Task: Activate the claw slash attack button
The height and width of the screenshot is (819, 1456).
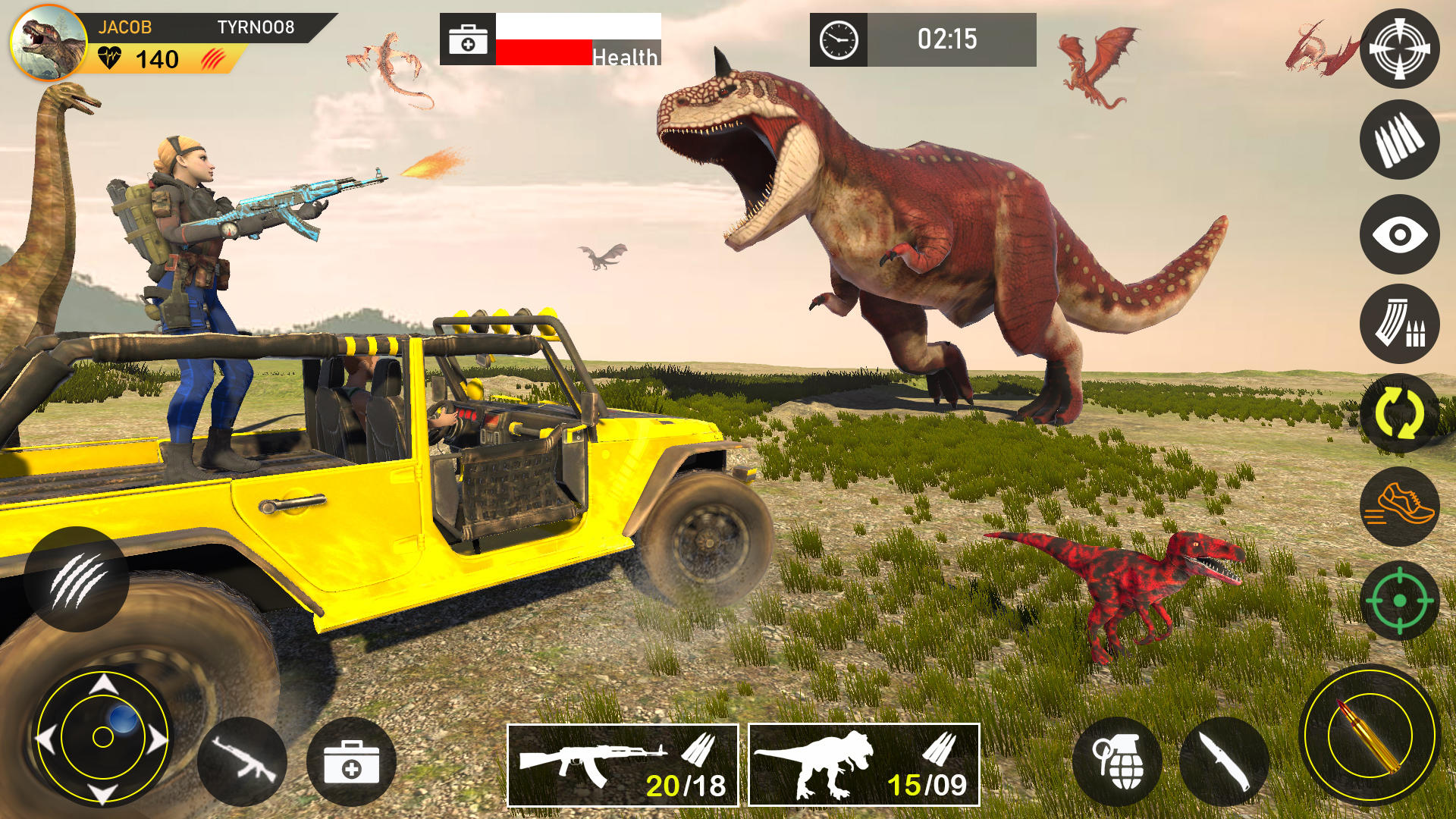Action: tap(76, 579)
